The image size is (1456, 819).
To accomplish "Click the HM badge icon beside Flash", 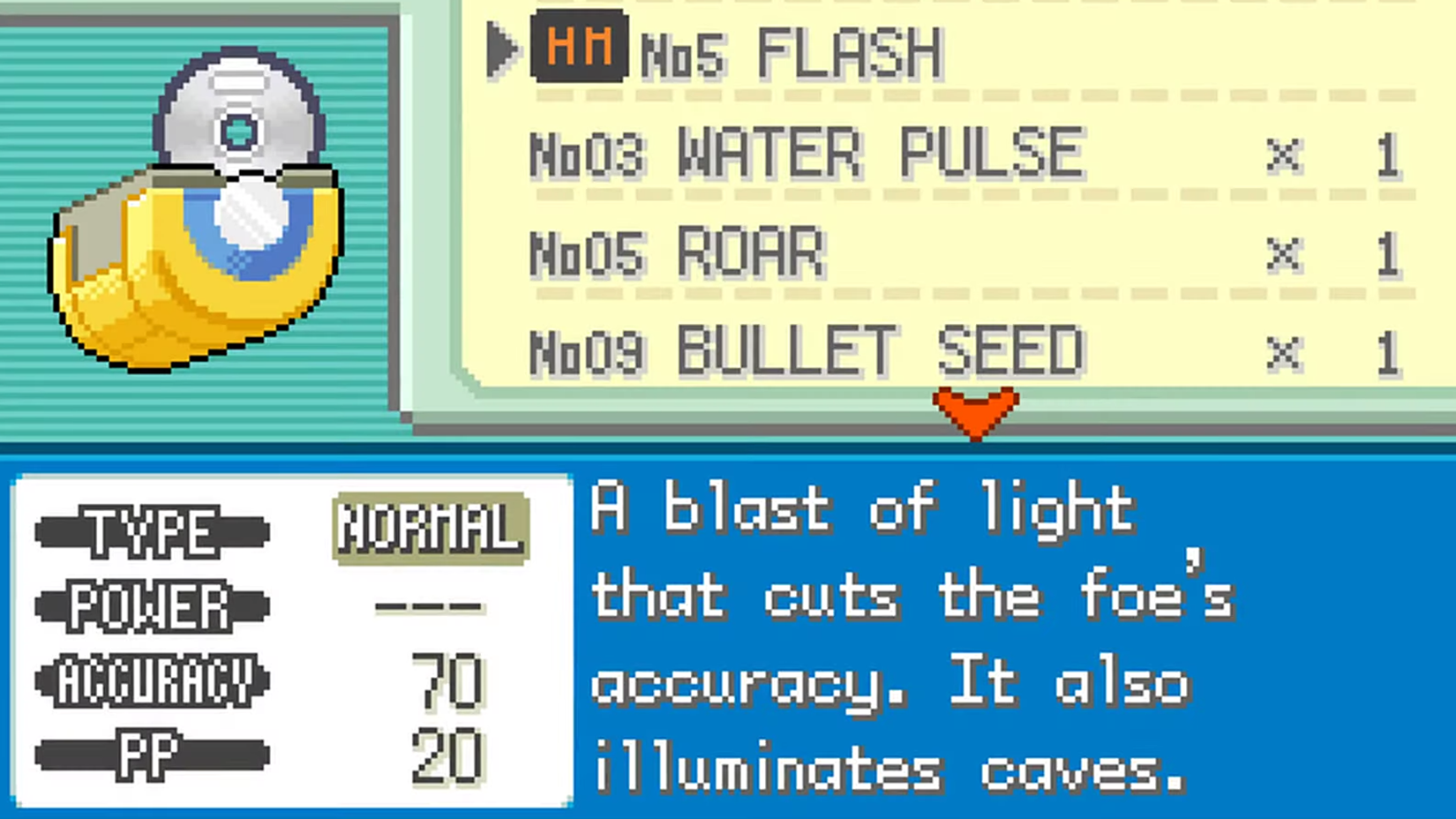I will click(x=578, y=49).
